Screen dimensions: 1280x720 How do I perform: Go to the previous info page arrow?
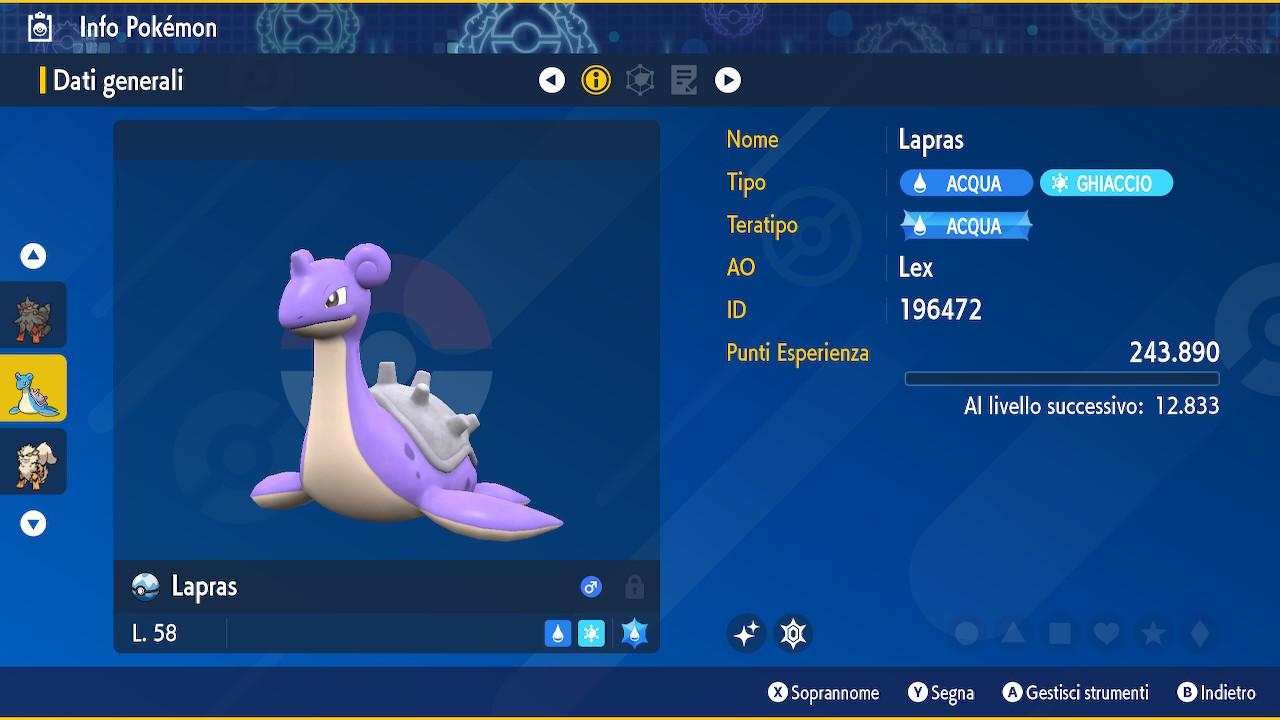click(x=552, y=80)
